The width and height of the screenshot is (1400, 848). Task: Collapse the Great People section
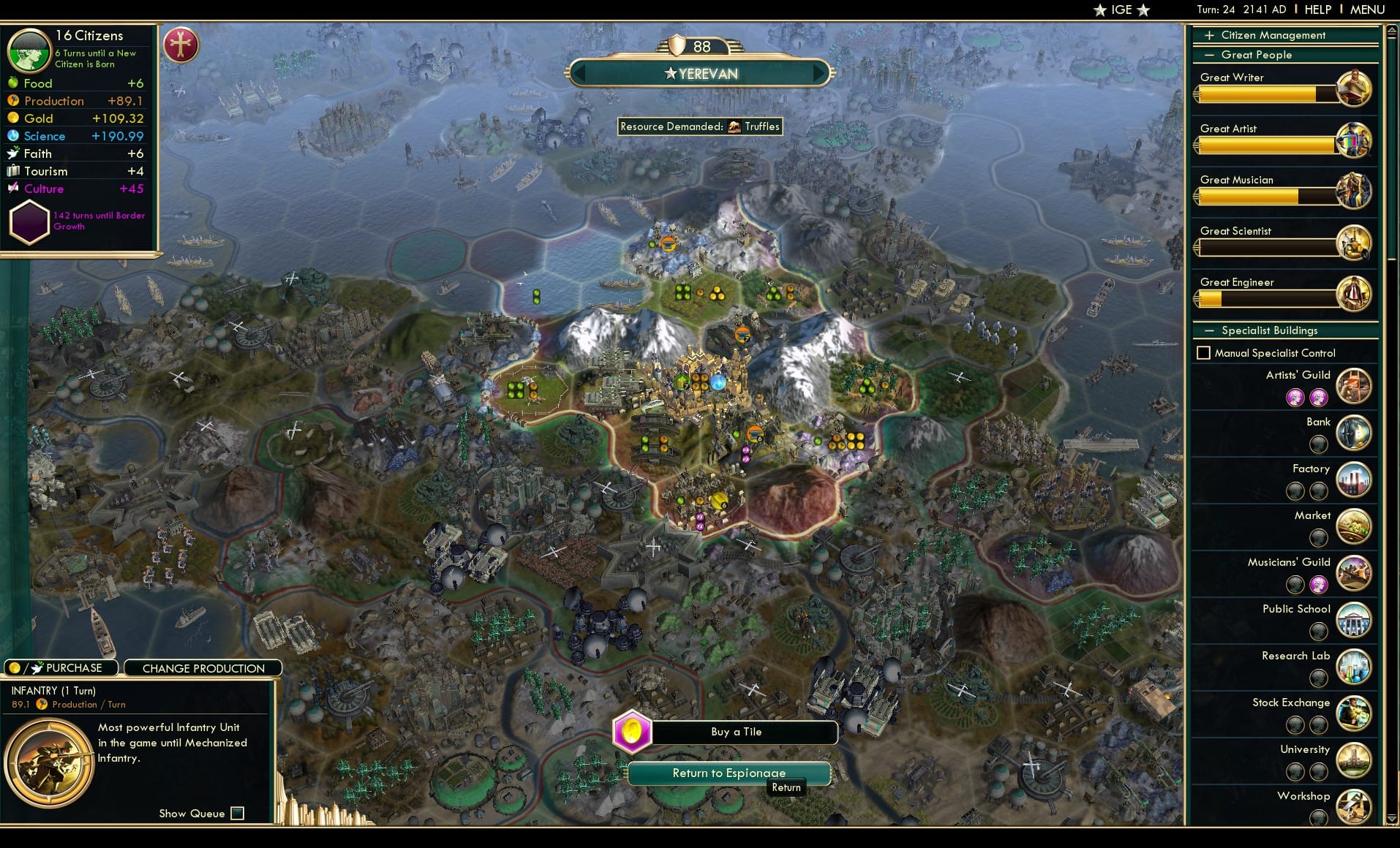tap(1209, 55)
